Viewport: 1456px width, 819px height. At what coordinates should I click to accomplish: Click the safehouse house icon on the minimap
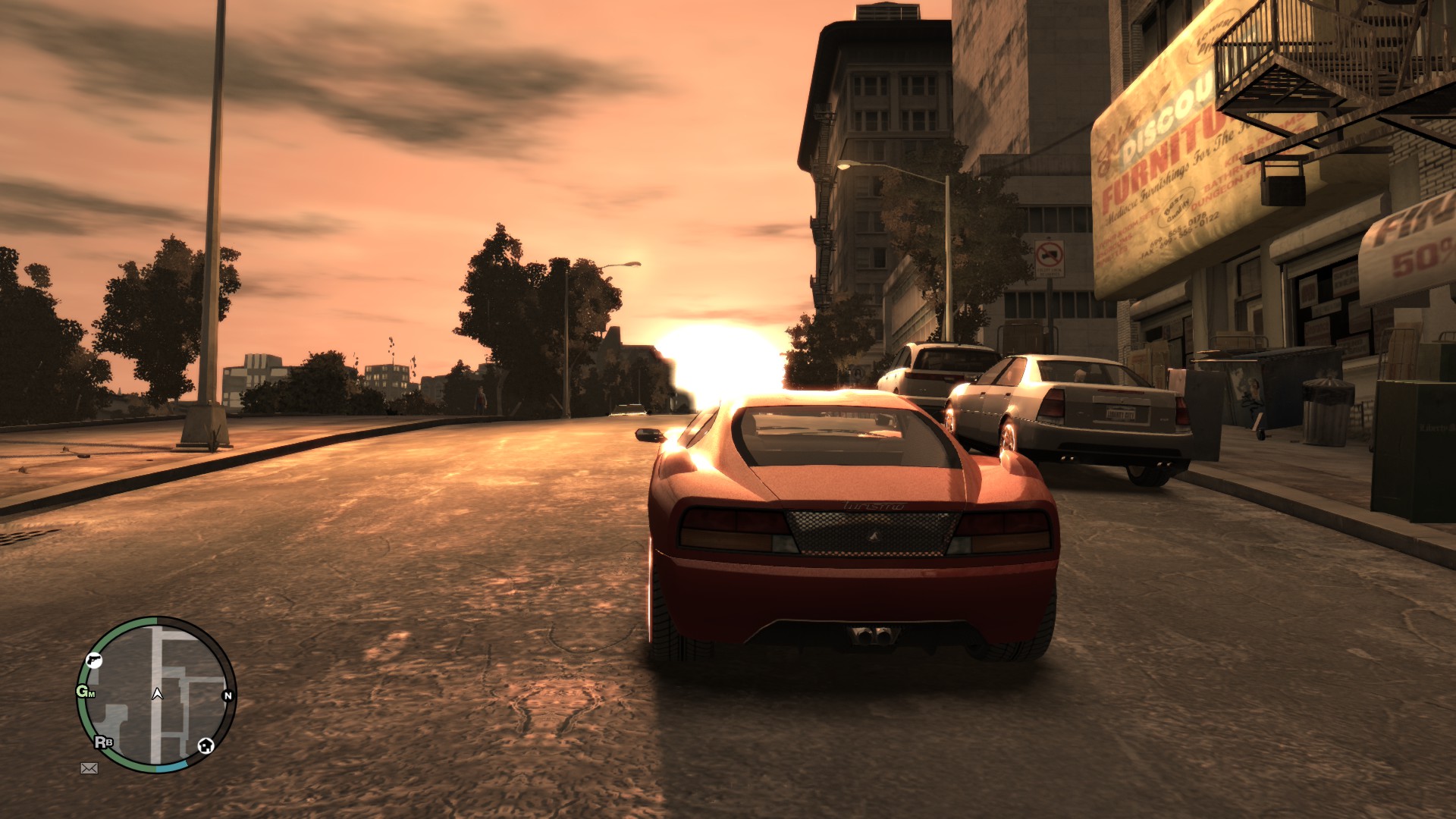206,745
